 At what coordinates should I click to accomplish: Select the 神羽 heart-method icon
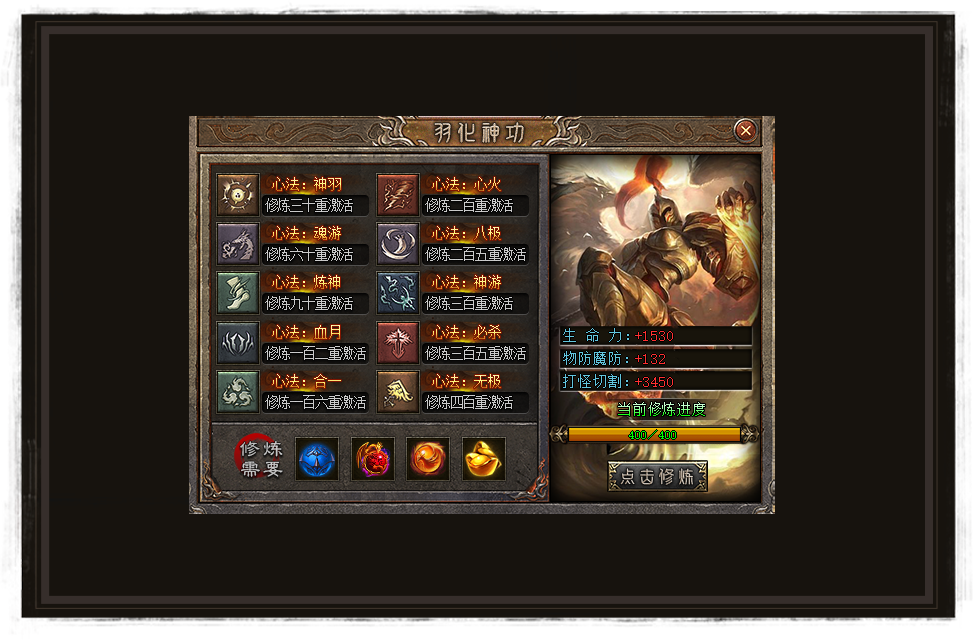pos(238,195)
